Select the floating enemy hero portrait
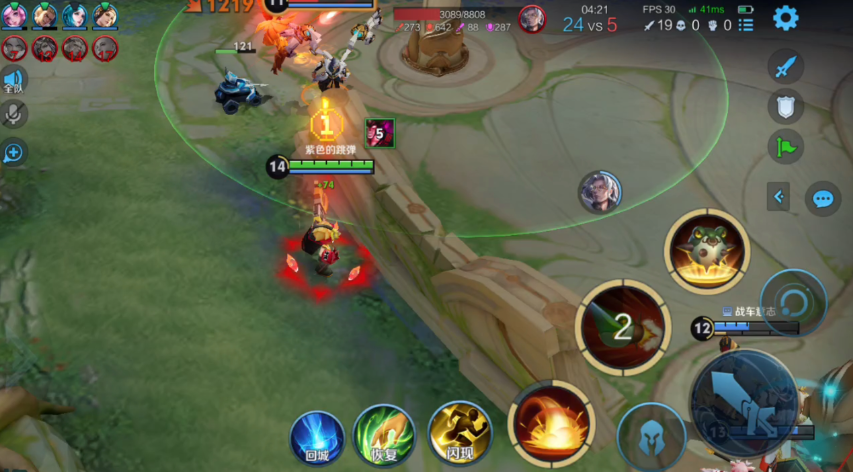 (x=600, y=191)
